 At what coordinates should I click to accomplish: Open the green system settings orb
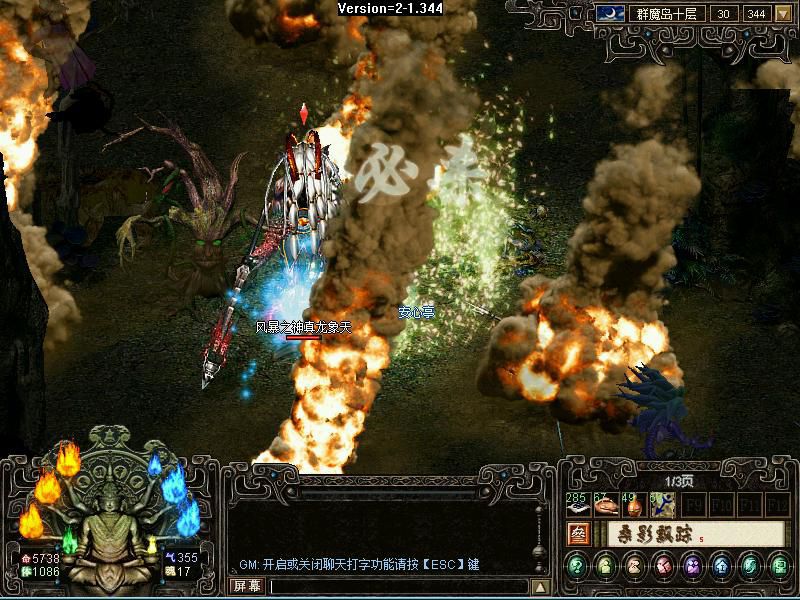coord(779,567)
